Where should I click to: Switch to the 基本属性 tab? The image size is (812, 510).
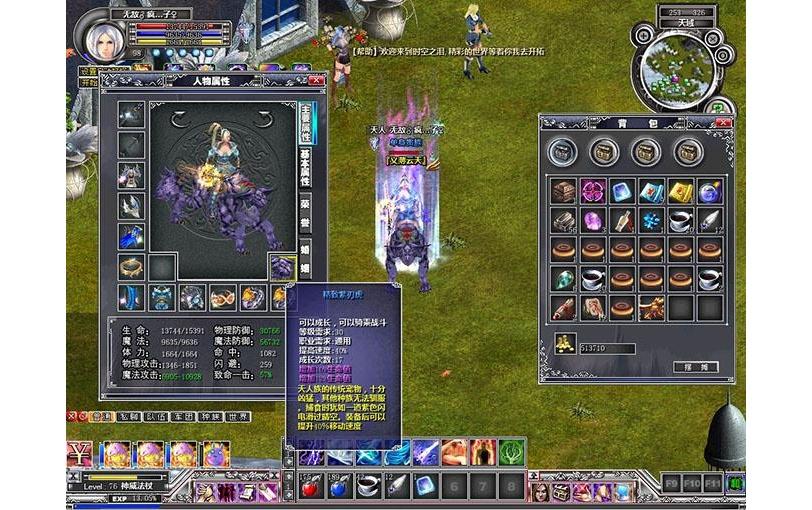(x=306, y=165)
